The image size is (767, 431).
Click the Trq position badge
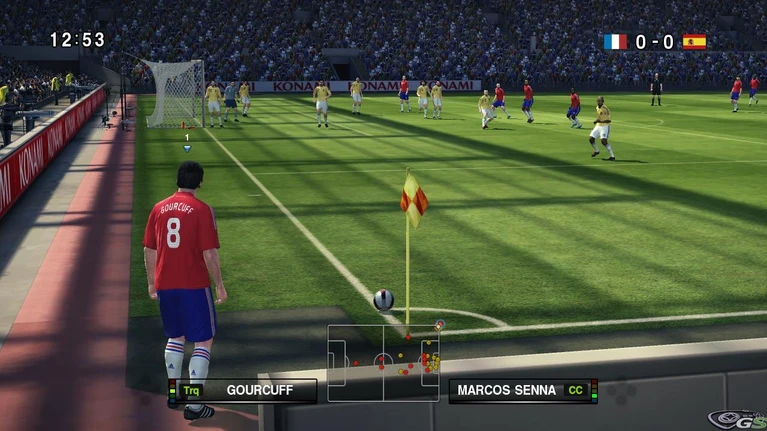pos(192,390)
